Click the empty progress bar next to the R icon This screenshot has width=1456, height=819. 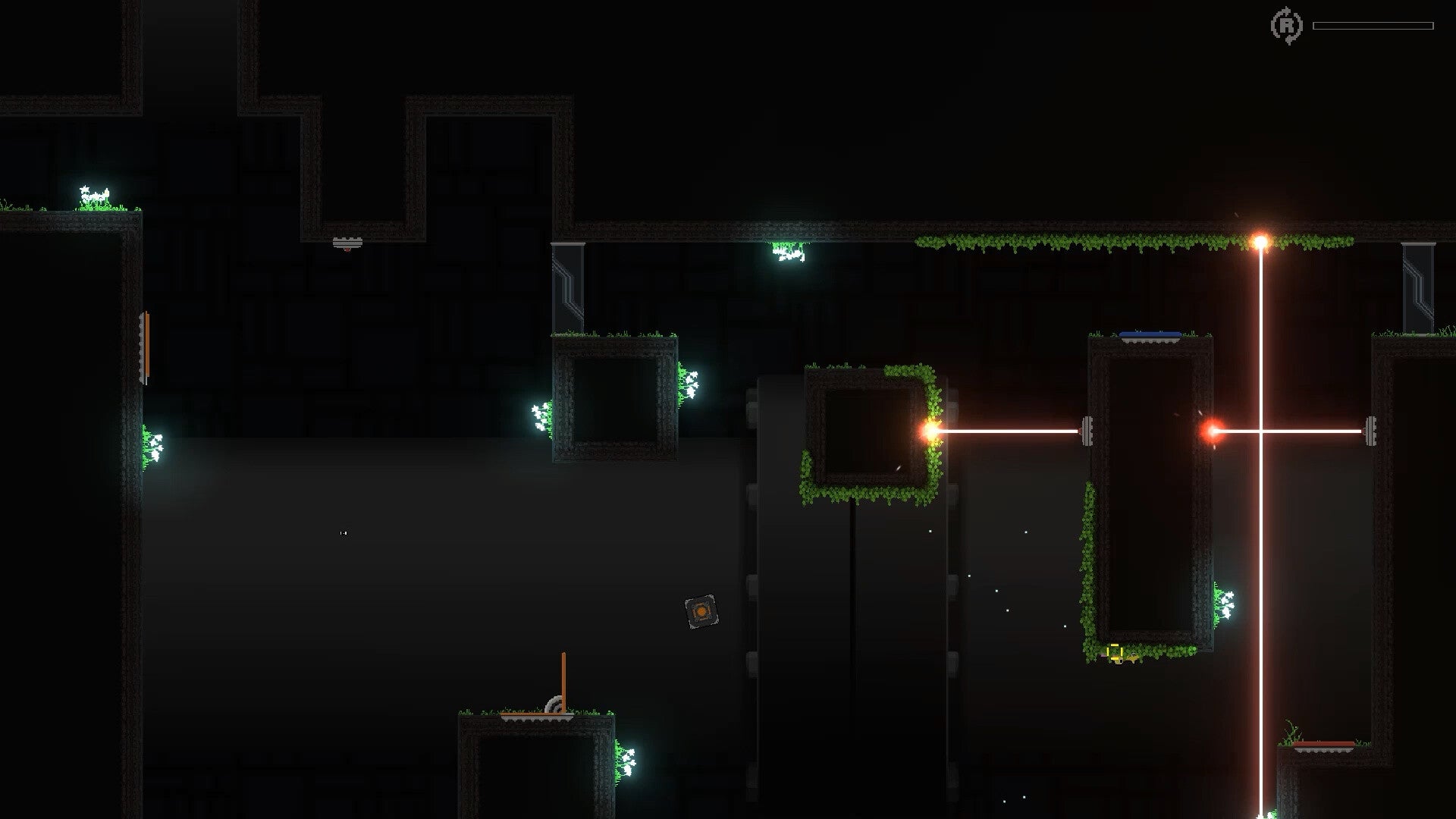click(1373, 25)
